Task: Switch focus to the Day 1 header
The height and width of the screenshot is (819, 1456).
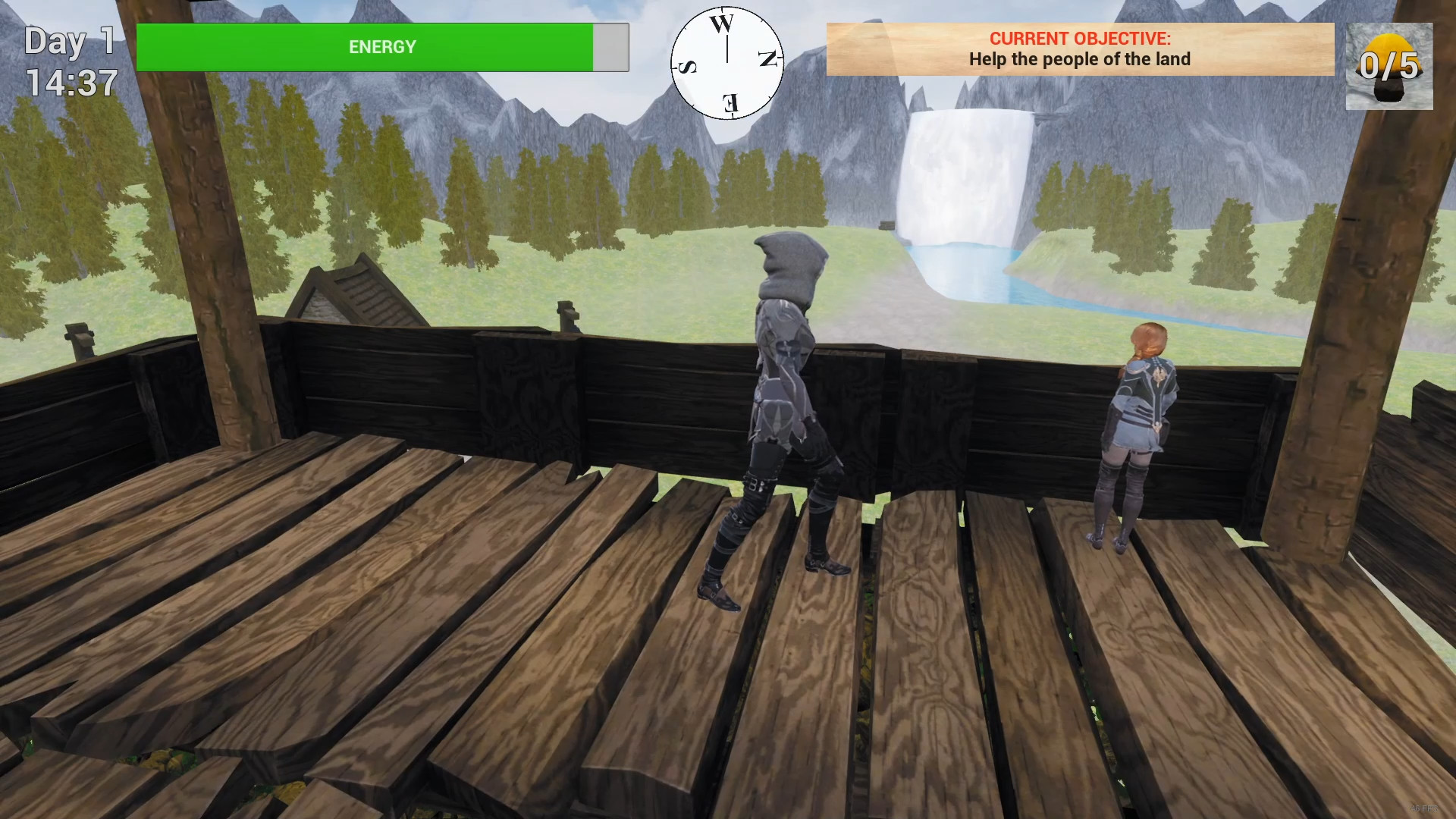Action: 68,42
